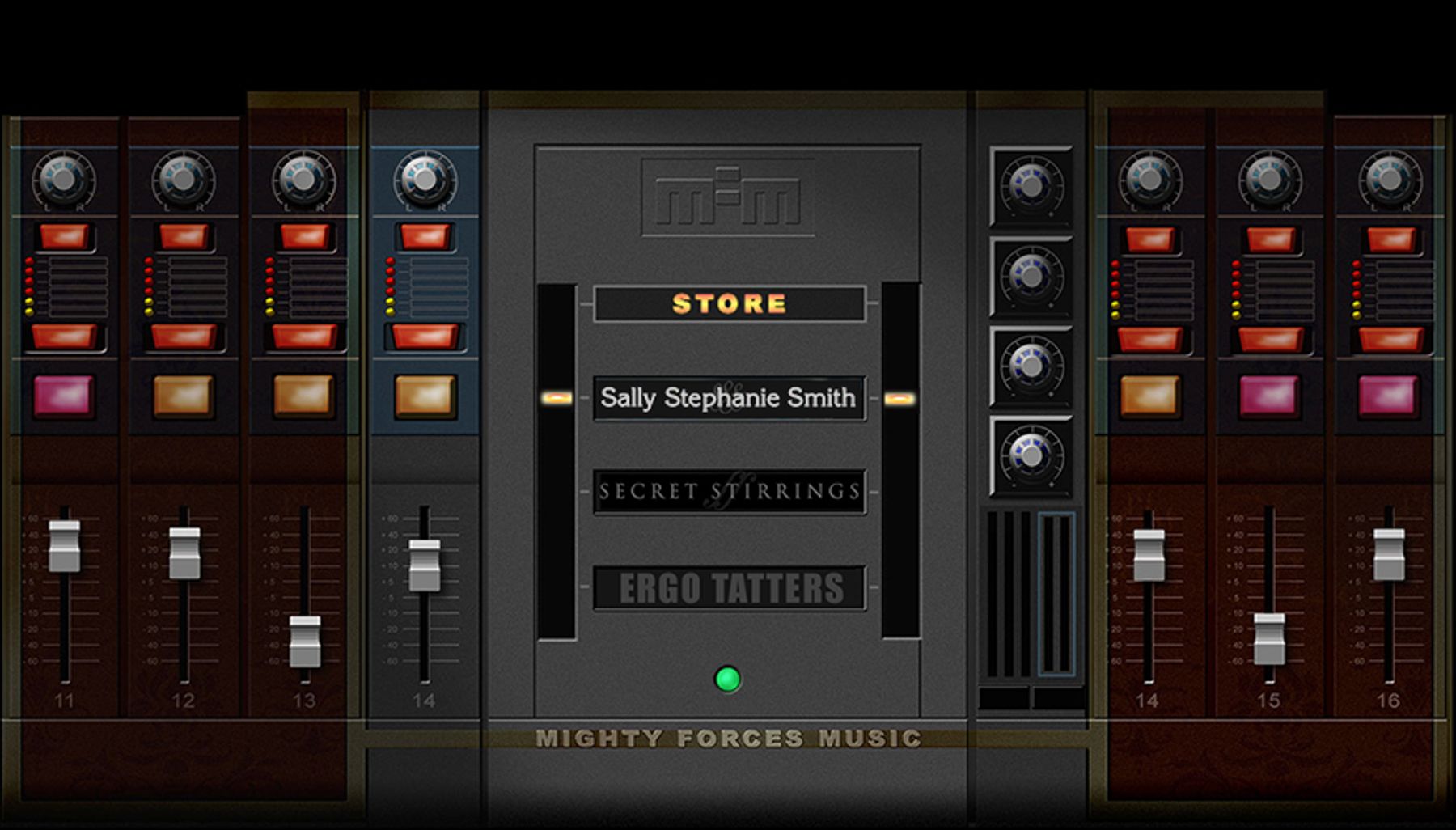Open the STORE menu entry
The height and width of the screenshot is (830, 1456).
tap(729, 304)
